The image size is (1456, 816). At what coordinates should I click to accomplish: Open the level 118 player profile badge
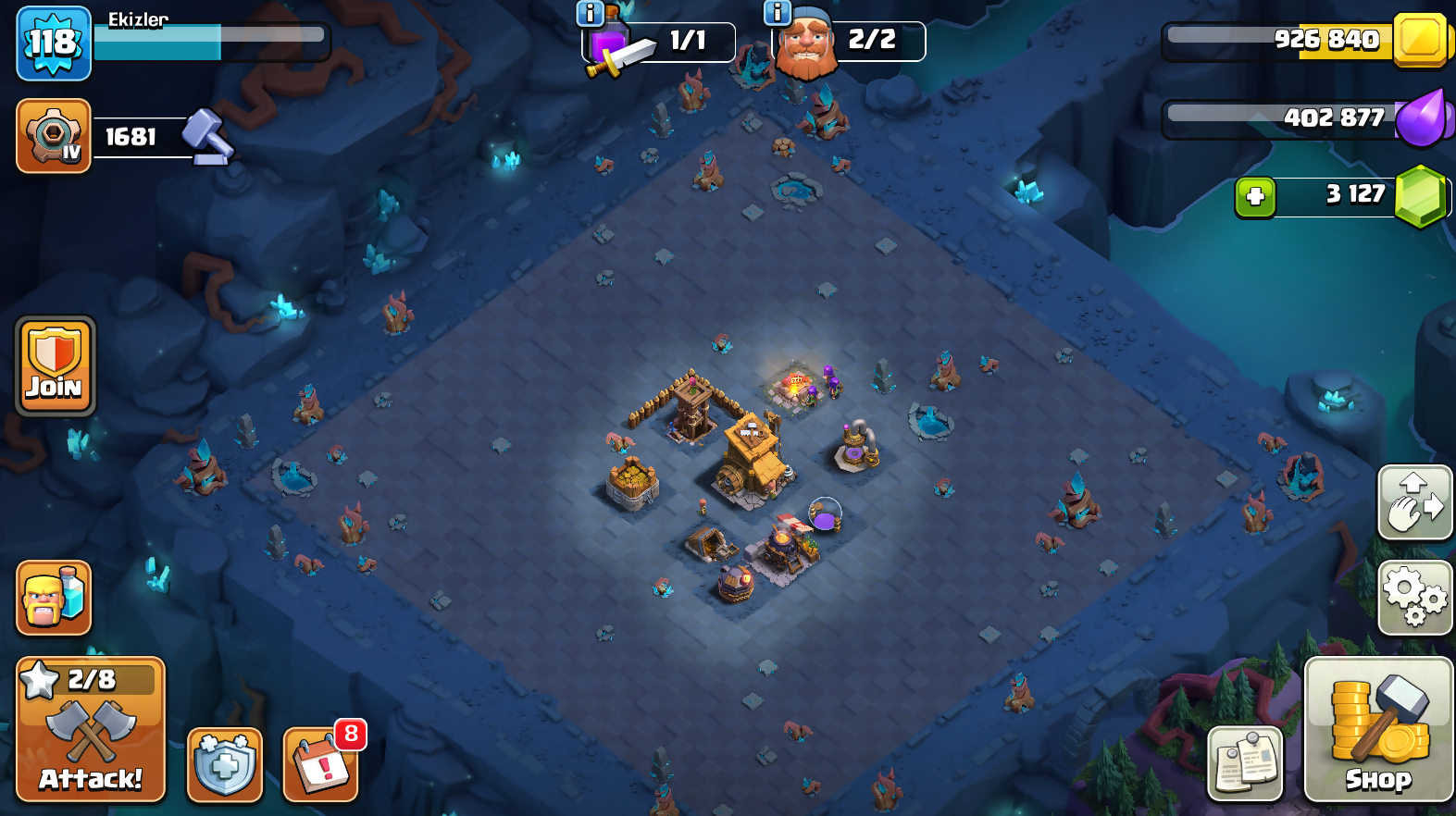tap(54, 43)
